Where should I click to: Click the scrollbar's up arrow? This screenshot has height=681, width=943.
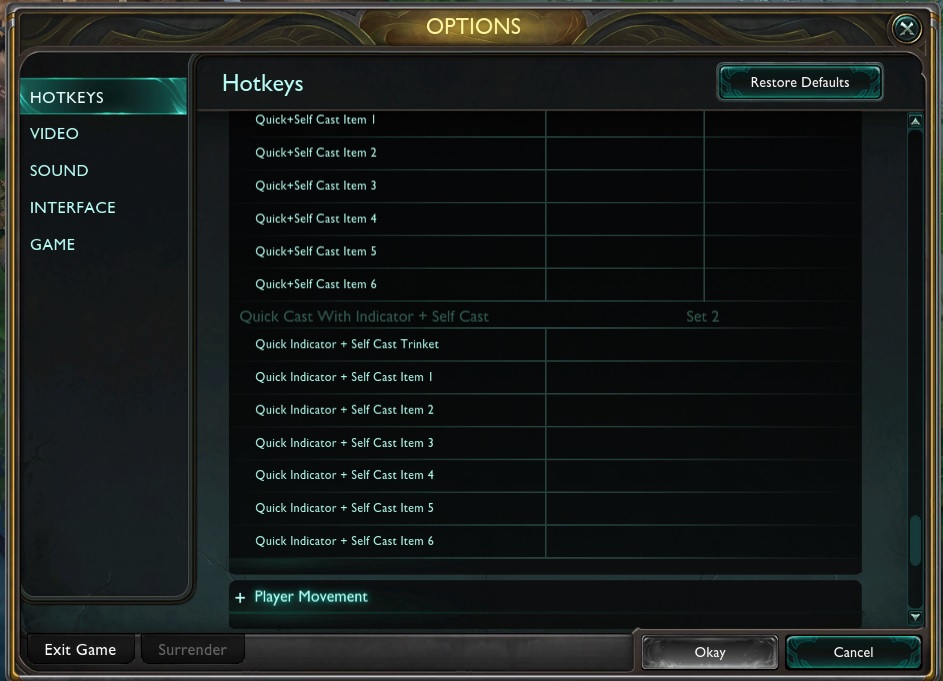click(x=914, y=122)
